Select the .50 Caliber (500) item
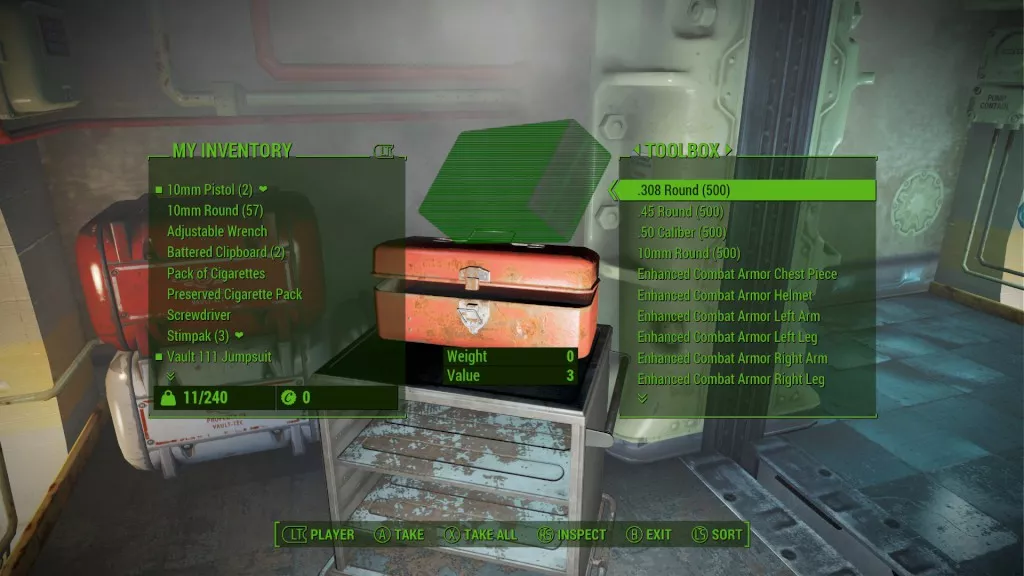Viewport: 1024px width, 576px height. 682,232
